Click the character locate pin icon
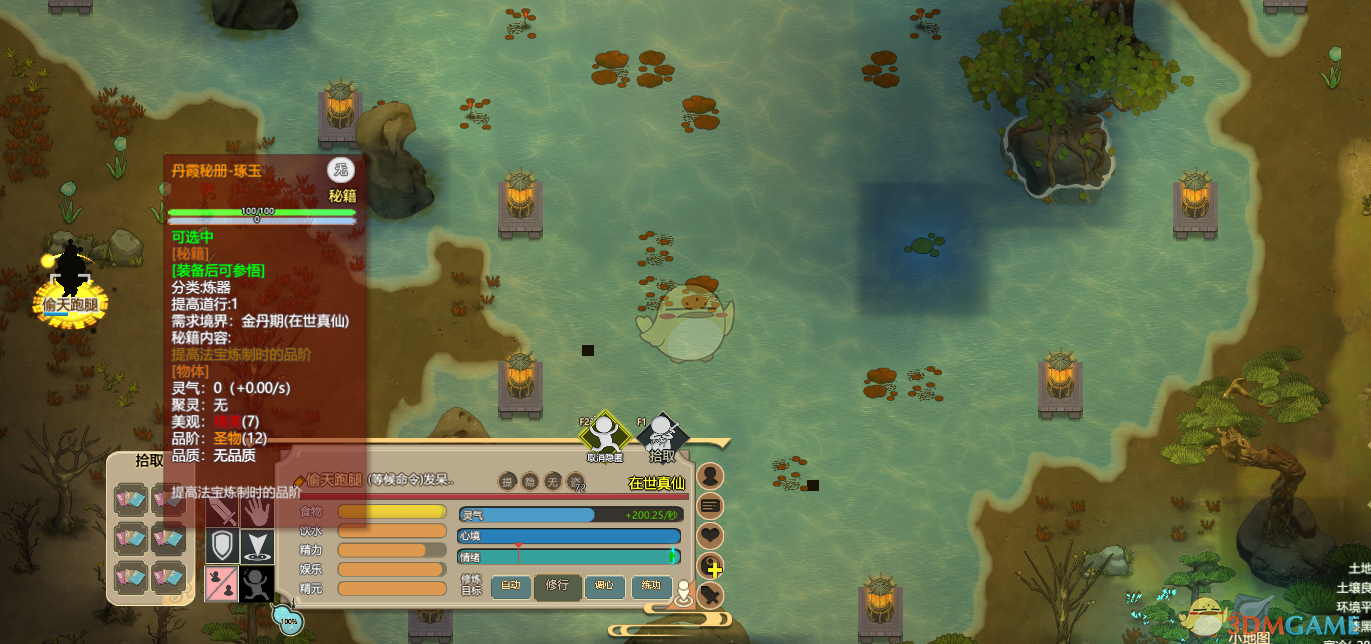 pos(684,592)
